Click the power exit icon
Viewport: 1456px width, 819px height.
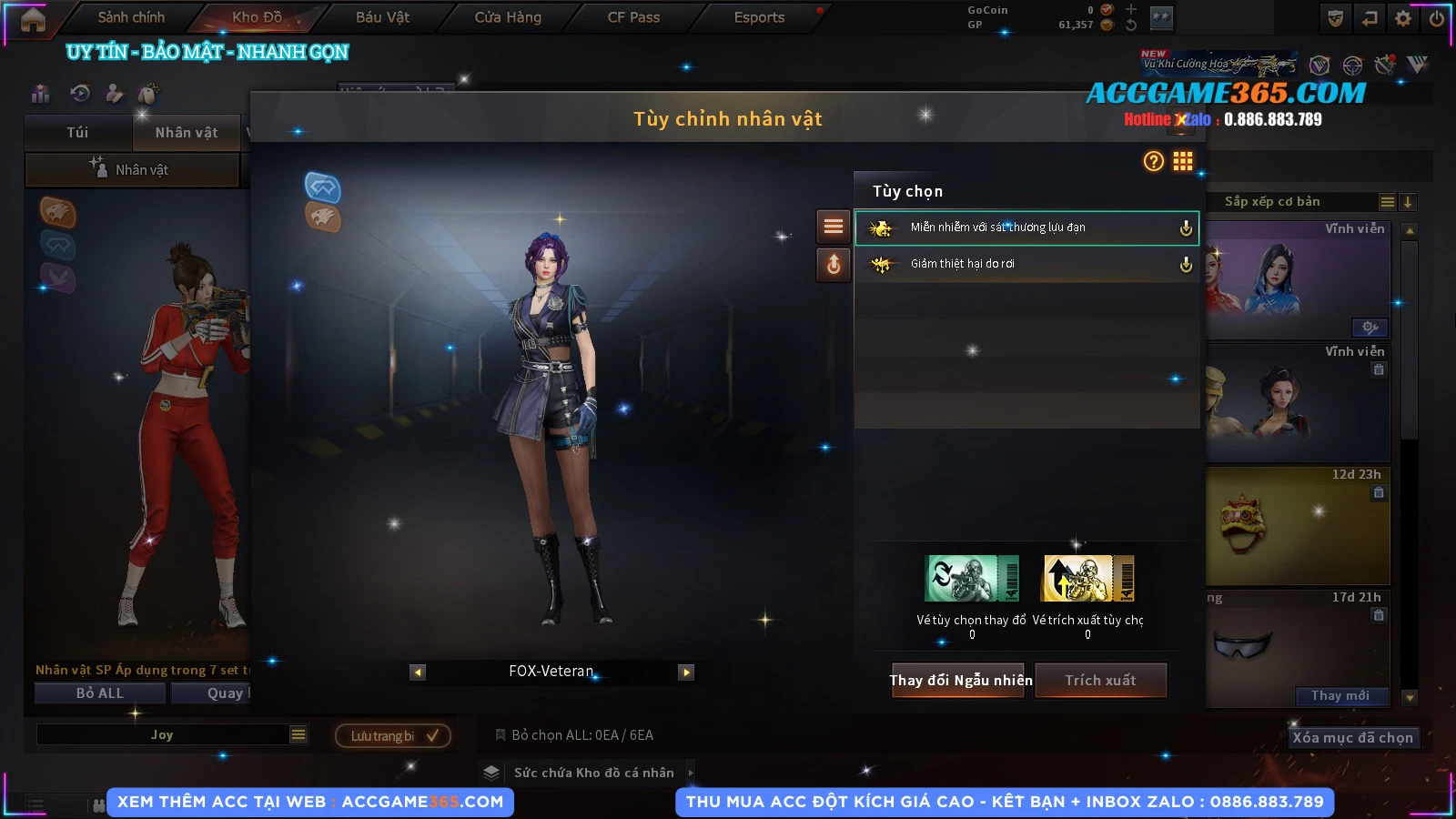[1437, 18]
